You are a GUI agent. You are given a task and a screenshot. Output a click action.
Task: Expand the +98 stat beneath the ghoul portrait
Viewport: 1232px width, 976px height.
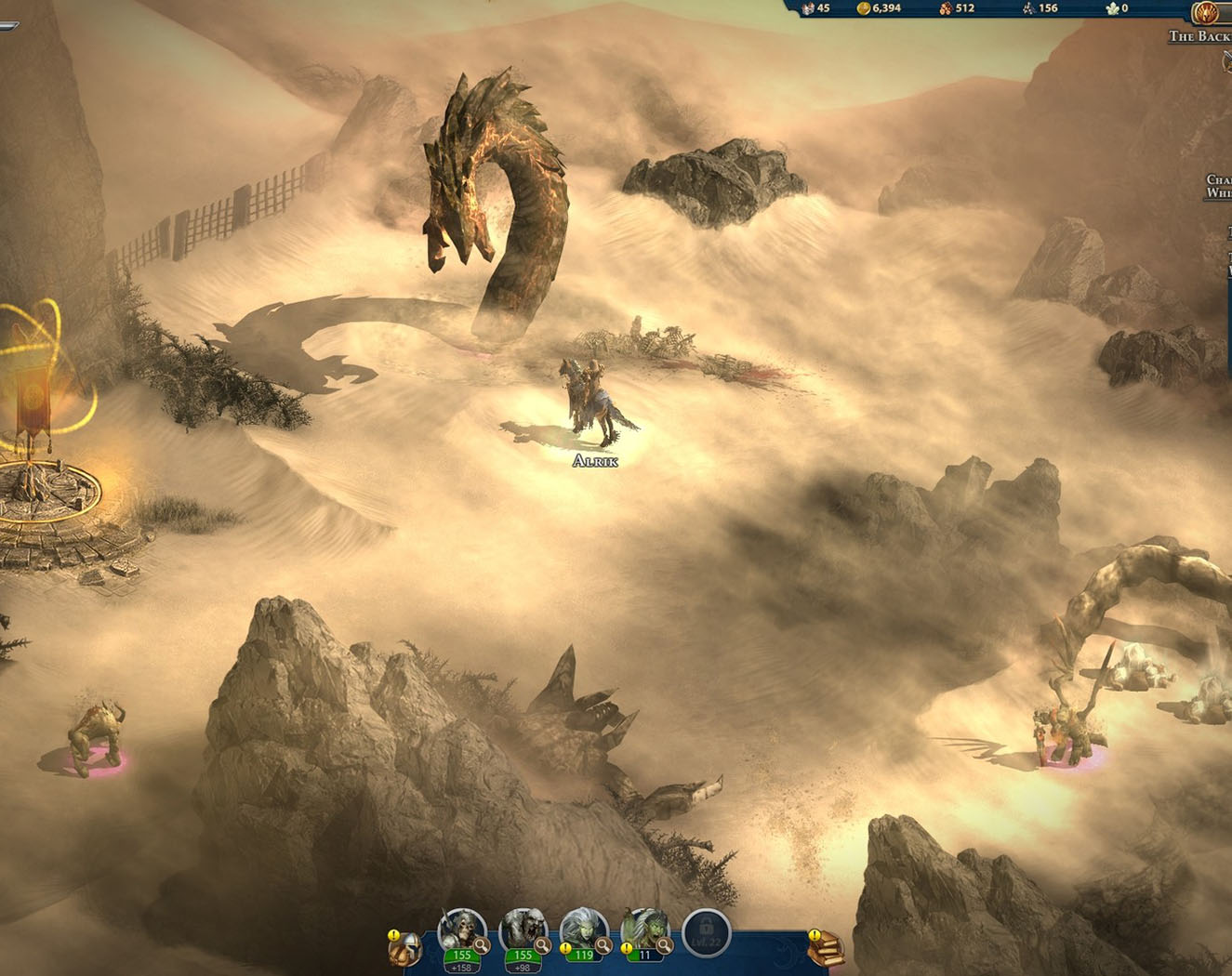click(523, 967)
